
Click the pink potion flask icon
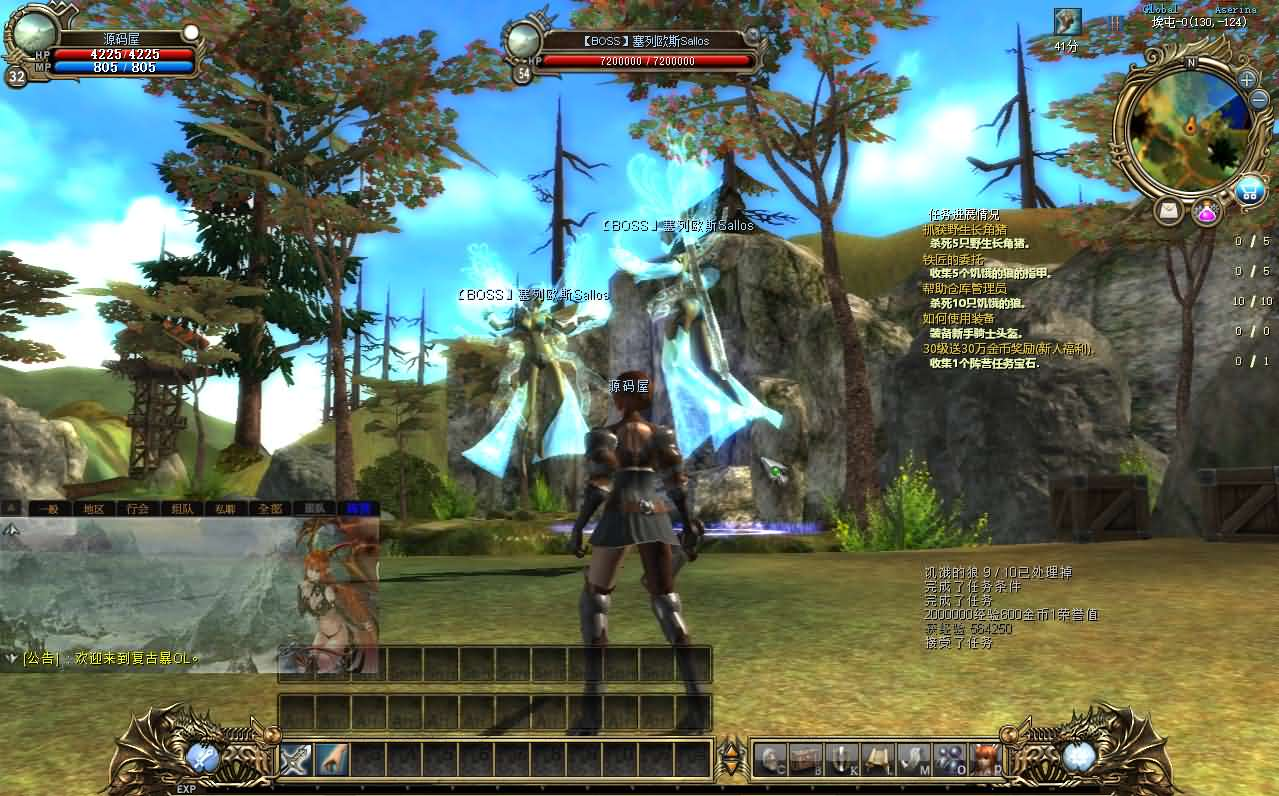point(1207,212)
